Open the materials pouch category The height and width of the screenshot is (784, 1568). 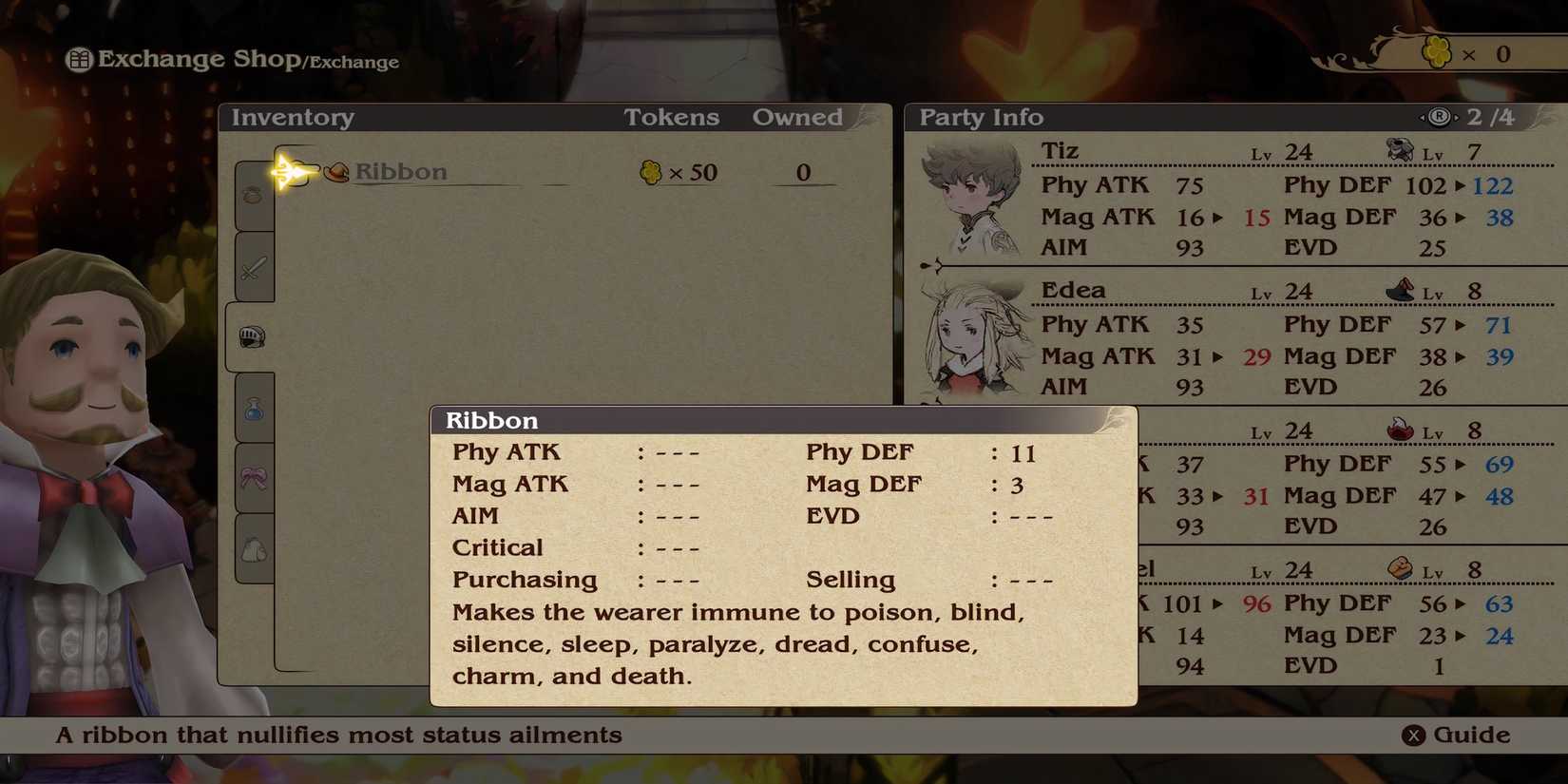click(252, 549)
